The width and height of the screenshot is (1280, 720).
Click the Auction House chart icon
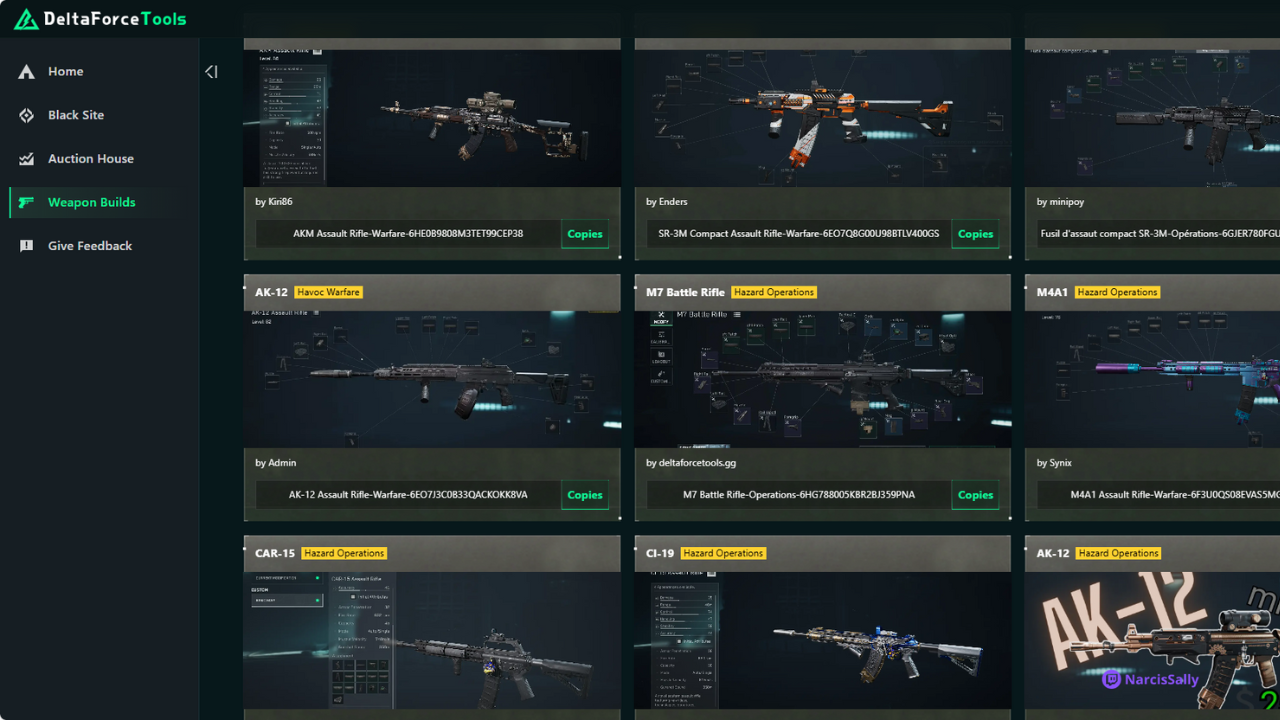[x=25, y=158]
